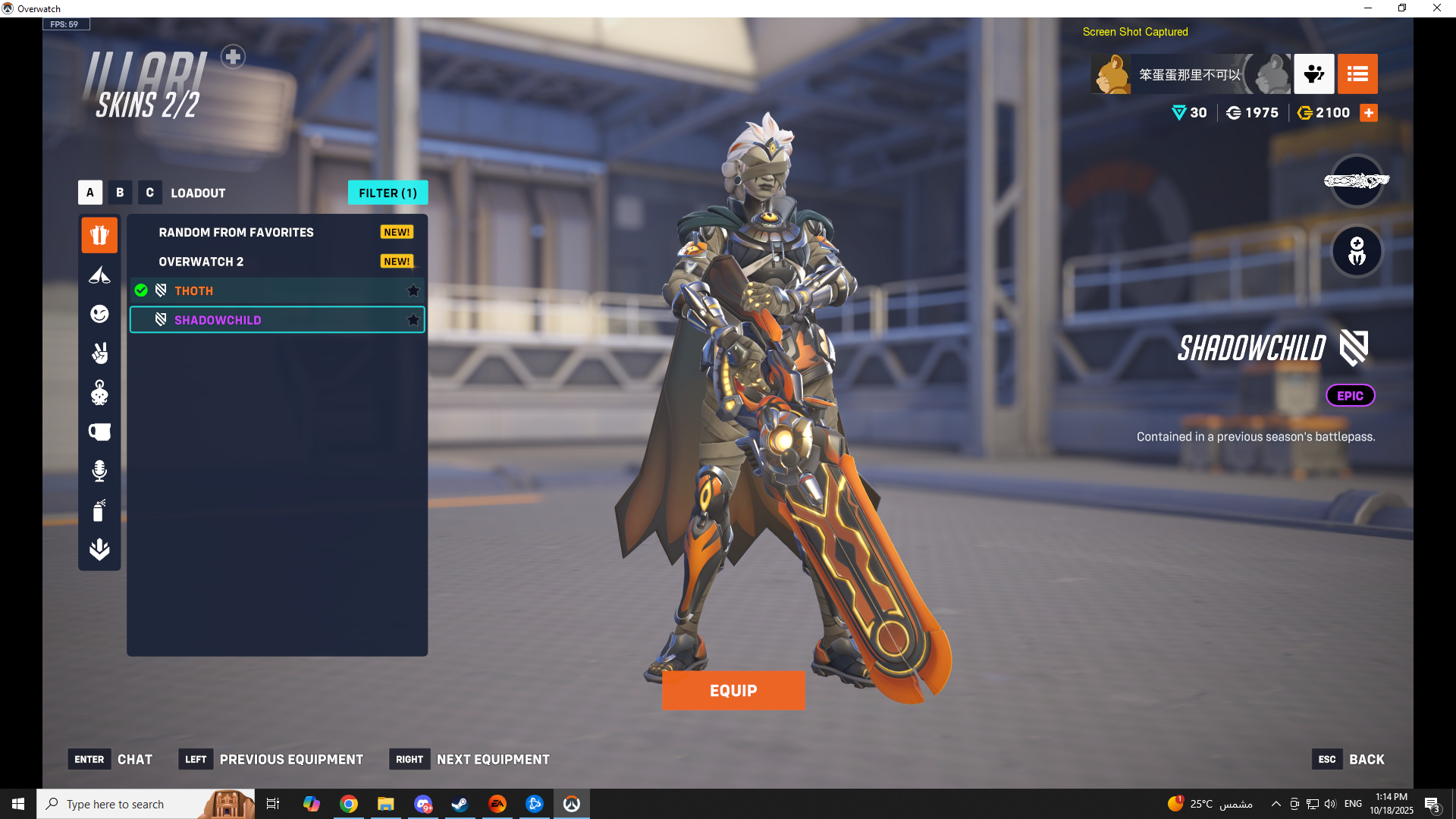Image resolution: width=1456 pixels, height=819 pixels.
Task: Close the Overwatch window
Action: (1436, 8)
